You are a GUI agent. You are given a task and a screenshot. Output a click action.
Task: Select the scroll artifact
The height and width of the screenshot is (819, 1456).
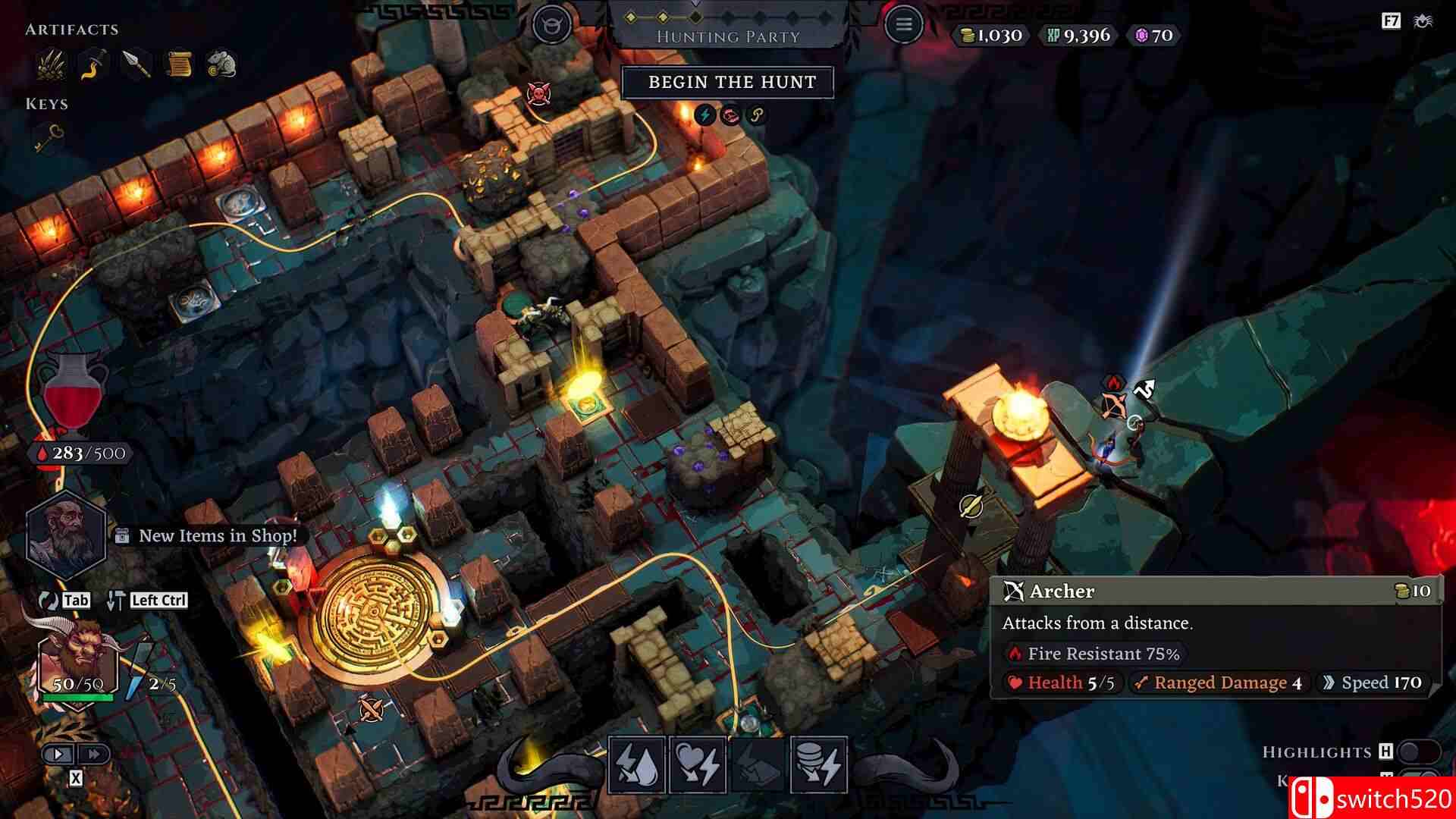178,64
